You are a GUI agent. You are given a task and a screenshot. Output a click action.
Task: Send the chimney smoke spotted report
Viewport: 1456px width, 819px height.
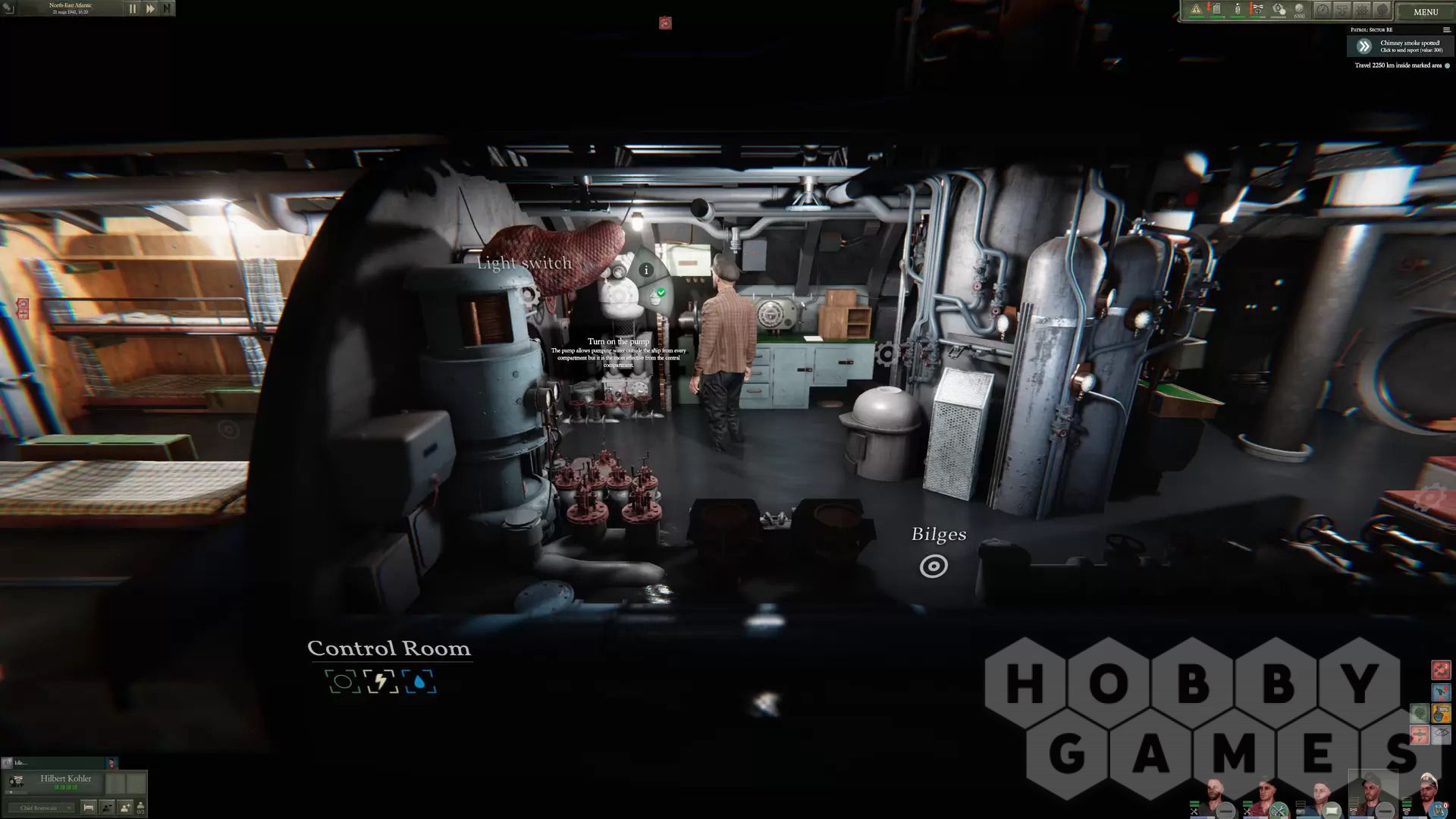click(1364, 46)
